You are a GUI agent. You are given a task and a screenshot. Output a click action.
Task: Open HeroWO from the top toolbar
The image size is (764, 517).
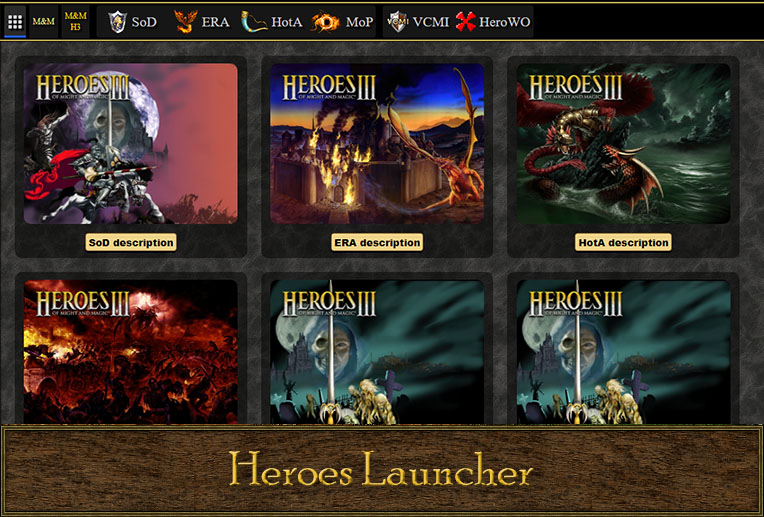click(x=493, y=21)
